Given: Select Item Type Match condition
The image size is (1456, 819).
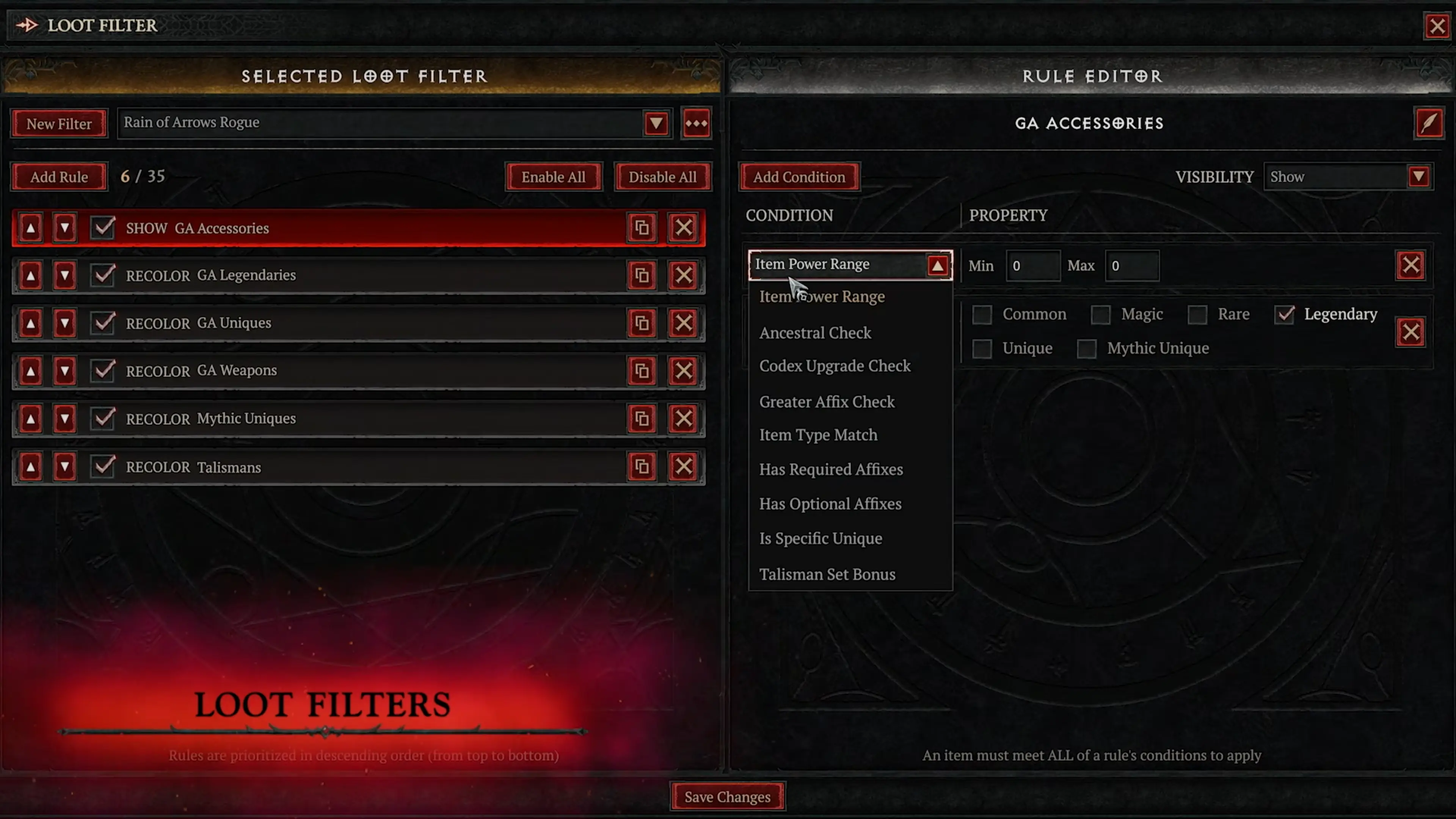Looking at the screenshot, I should tap(818, 435).
